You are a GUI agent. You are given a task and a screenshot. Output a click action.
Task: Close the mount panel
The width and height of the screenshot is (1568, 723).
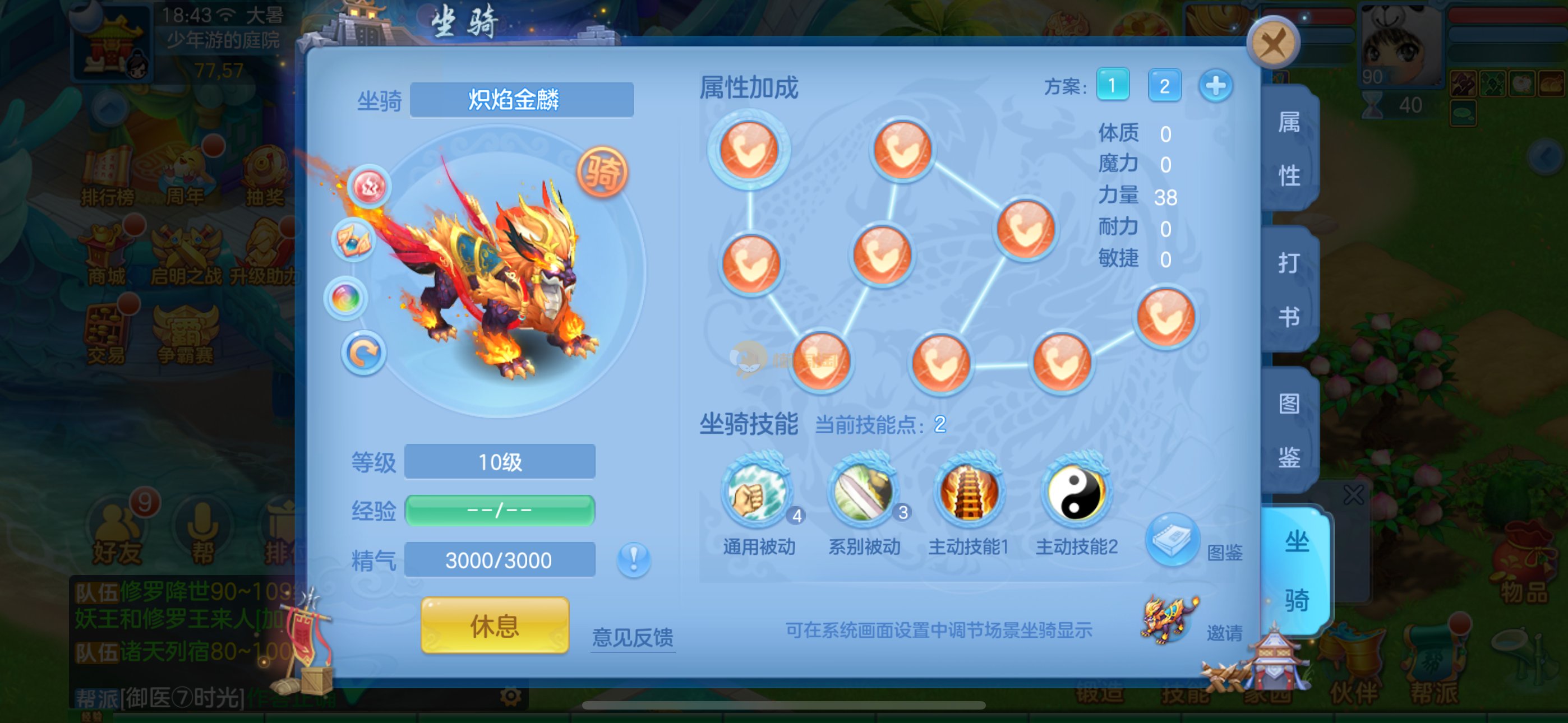pyautogui.click(x=1272, y=44)
